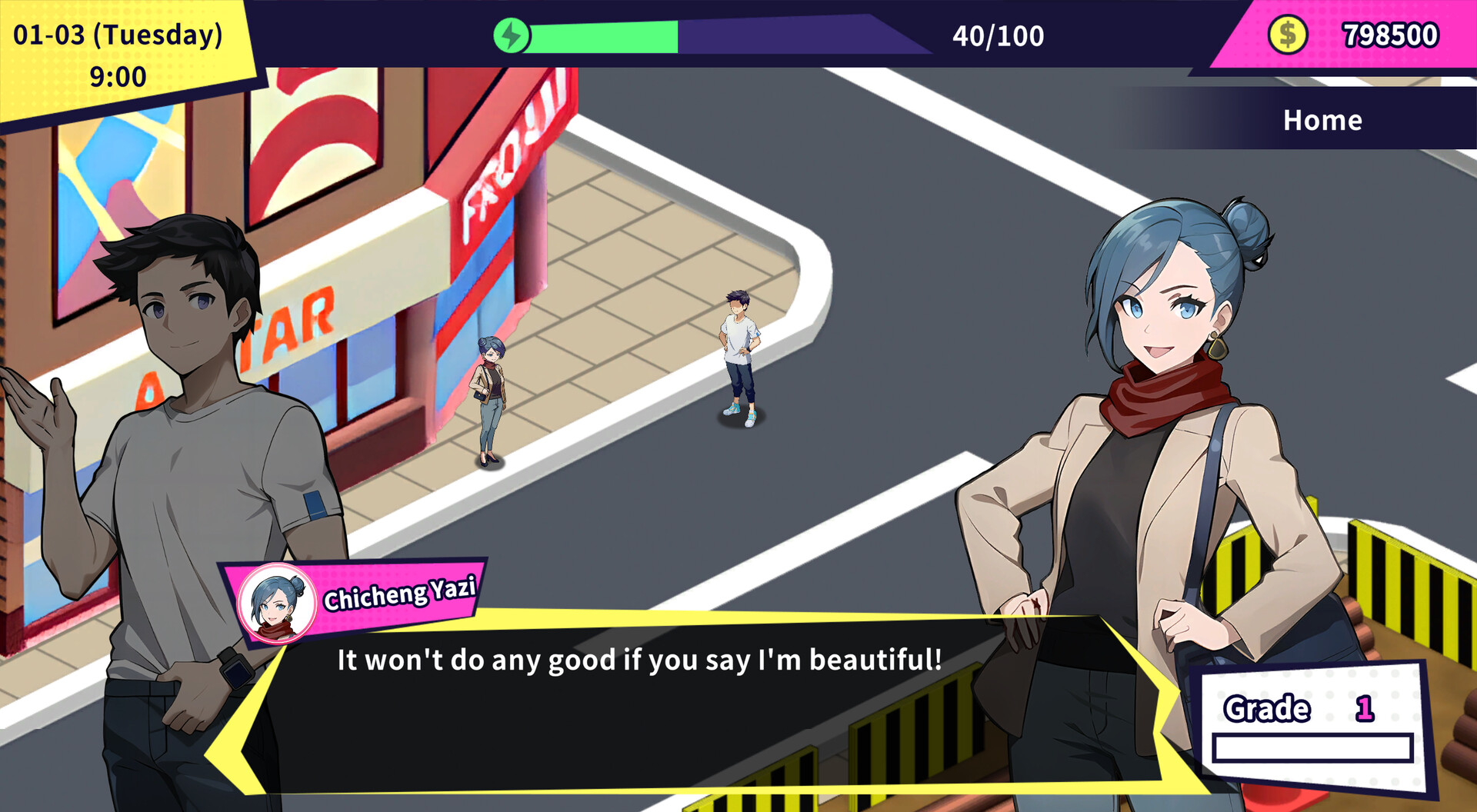Screen dimensions: 1477x812
Task: Click the Chicheng Yazi name plate
Action: 400,592
